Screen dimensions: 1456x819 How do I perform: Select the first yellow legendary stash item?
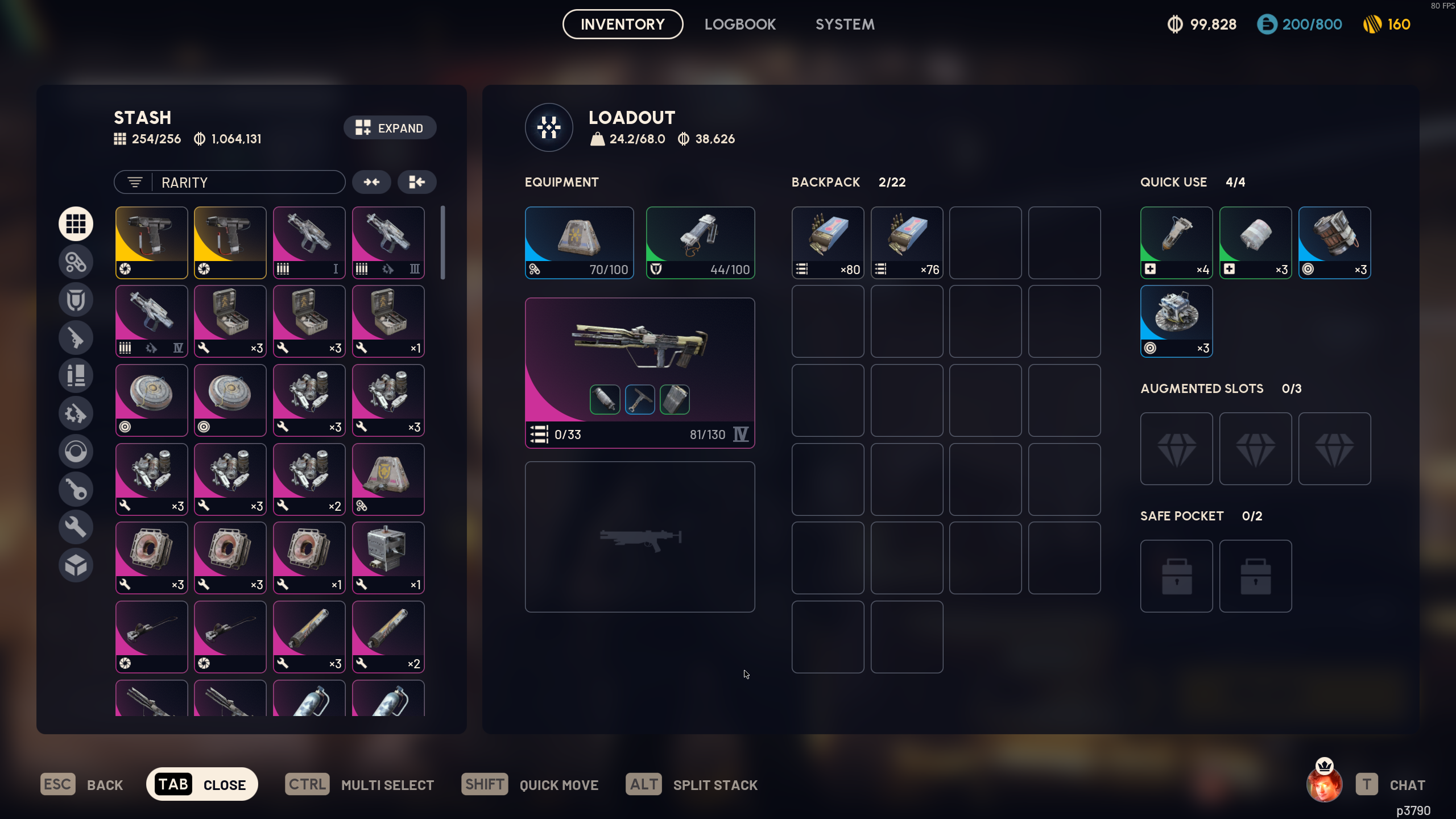(151, 242)
